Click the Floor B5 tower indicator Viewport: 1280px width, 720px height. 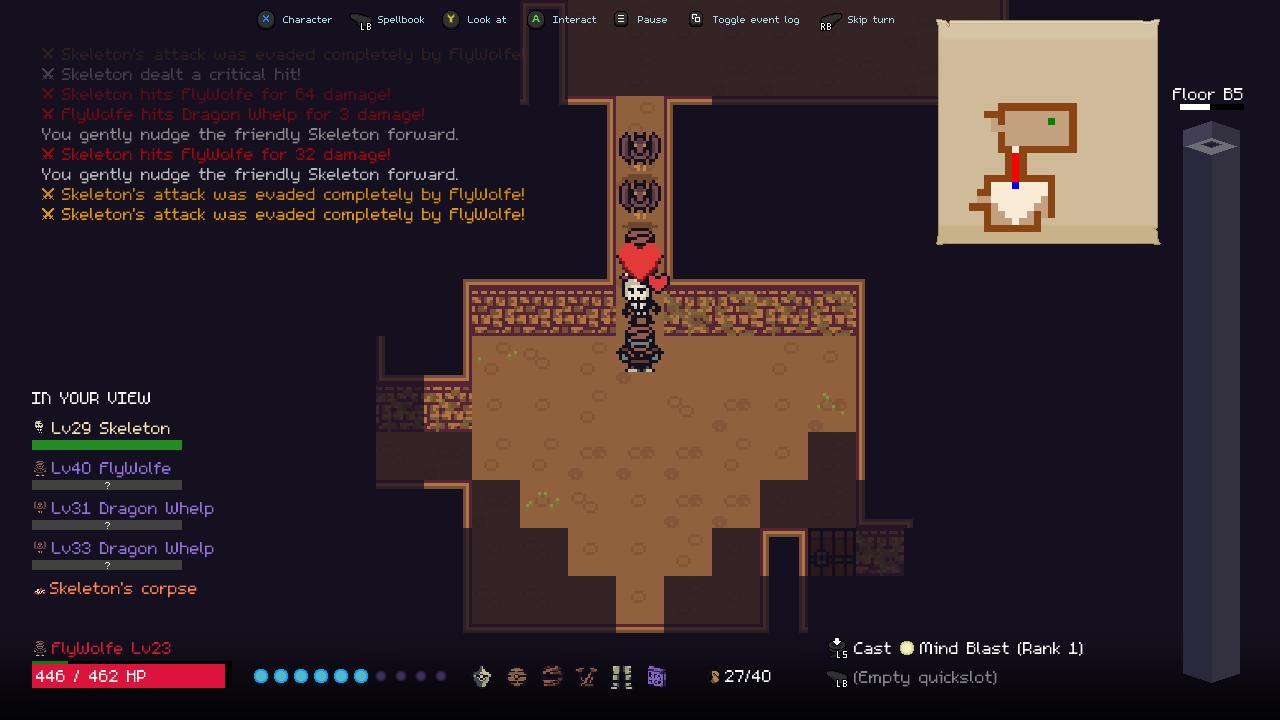tap(1211, 400)
